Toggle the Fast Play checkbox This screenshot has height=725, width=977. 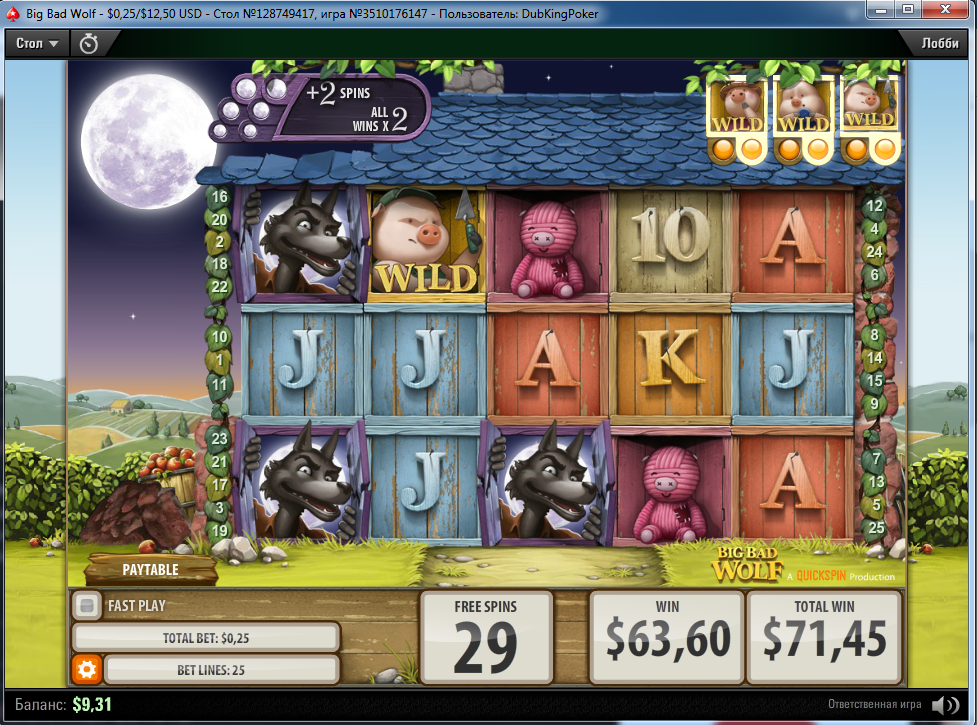click(x=87, y=605)
